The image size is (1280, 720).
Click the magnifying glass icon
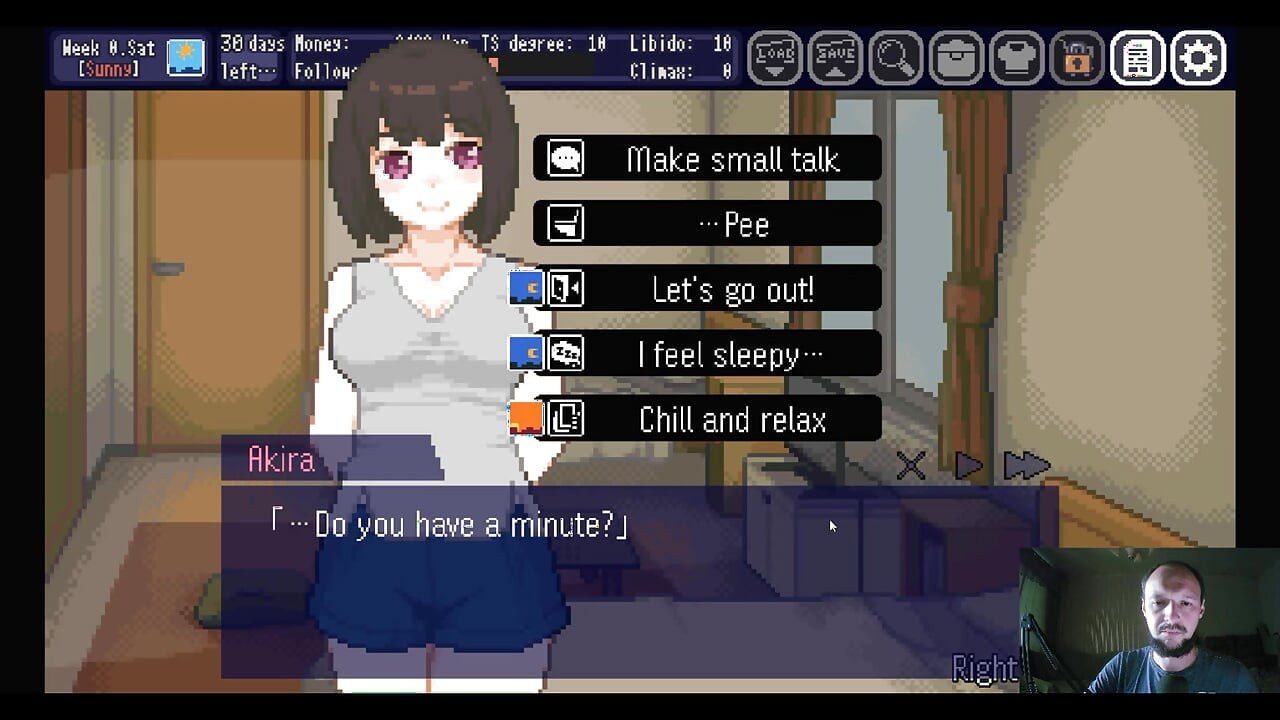click(895, 58)
